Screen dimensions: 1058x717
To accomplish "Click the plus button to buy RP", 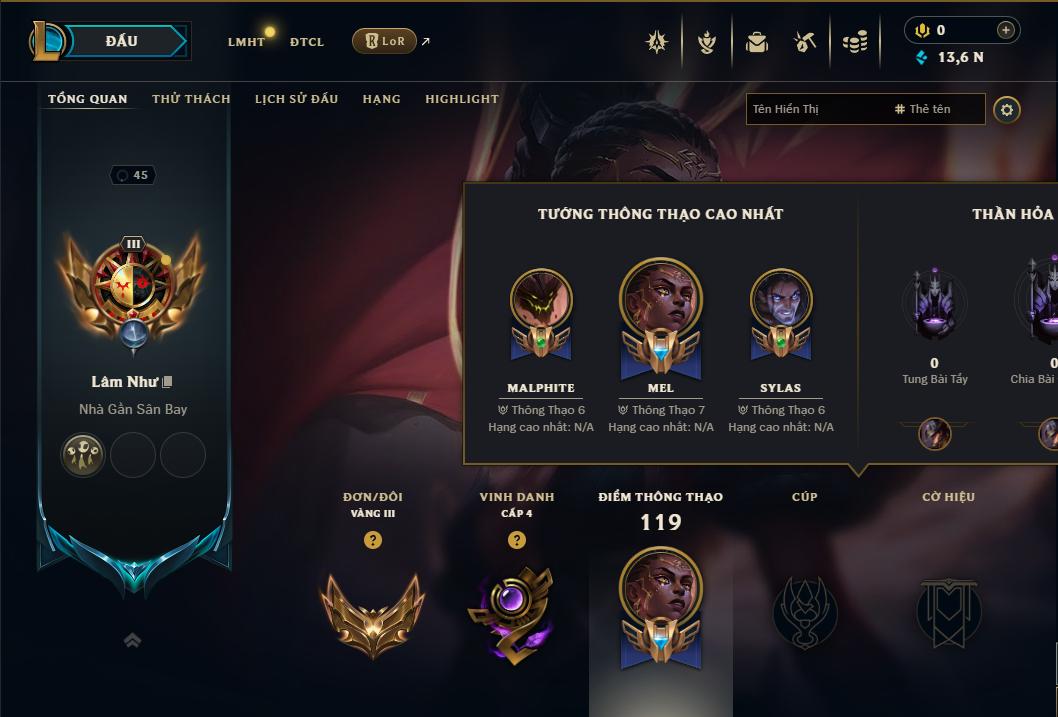I will click(1006, 30).
